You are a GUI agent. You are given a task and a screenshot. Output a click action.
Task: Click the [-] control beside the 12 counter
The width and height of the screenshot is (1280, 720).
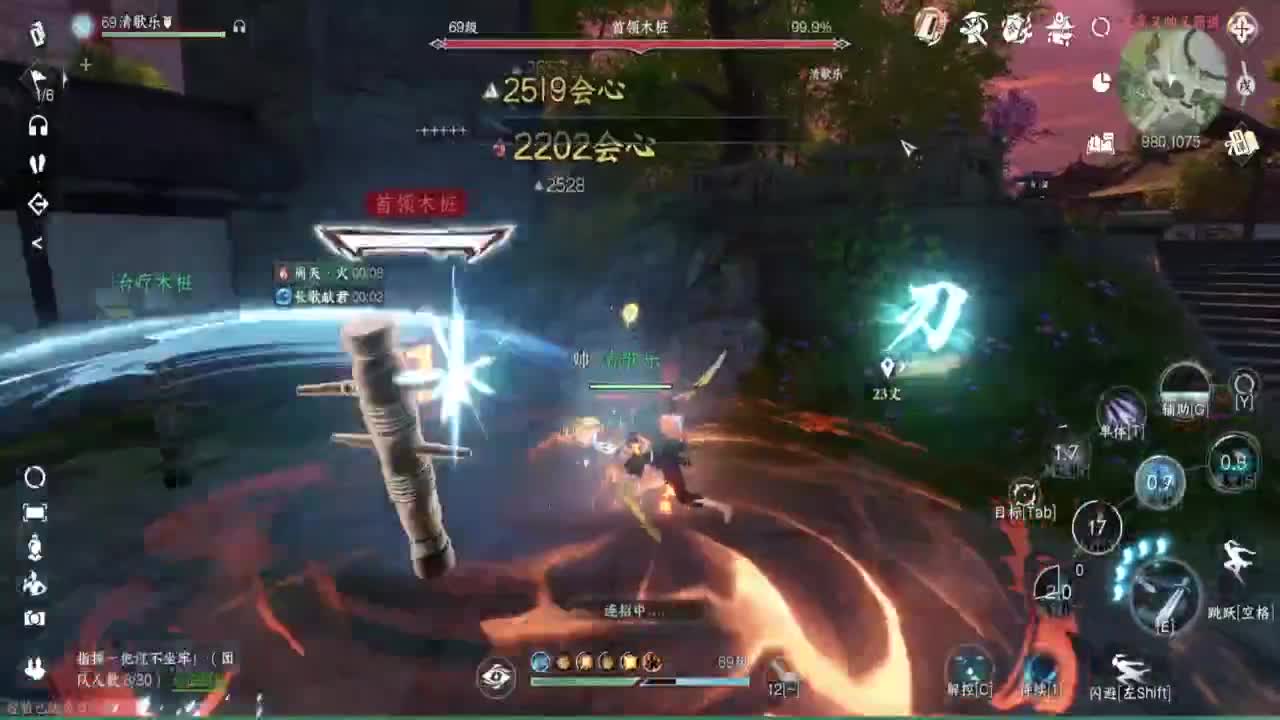point(788,688)
